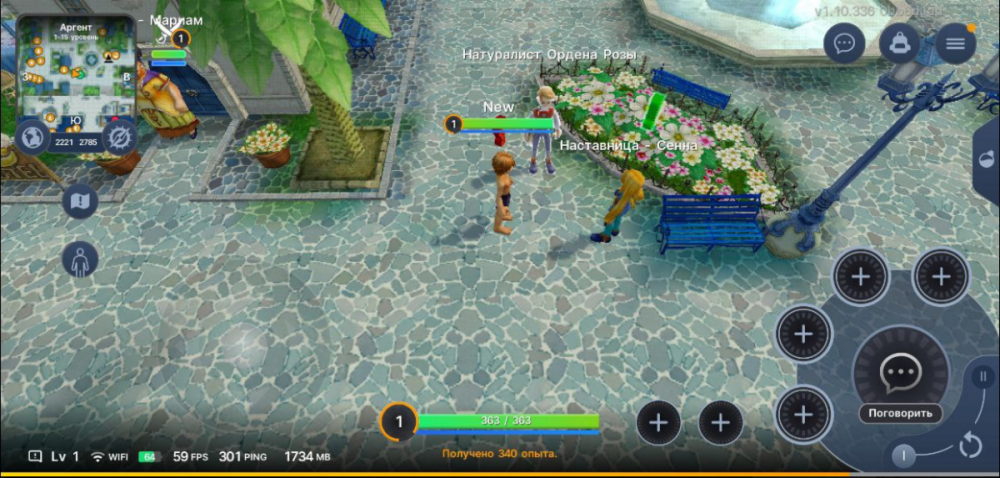Open the potion flask side tab
1000x478 pixels.
tap(987, 162)
